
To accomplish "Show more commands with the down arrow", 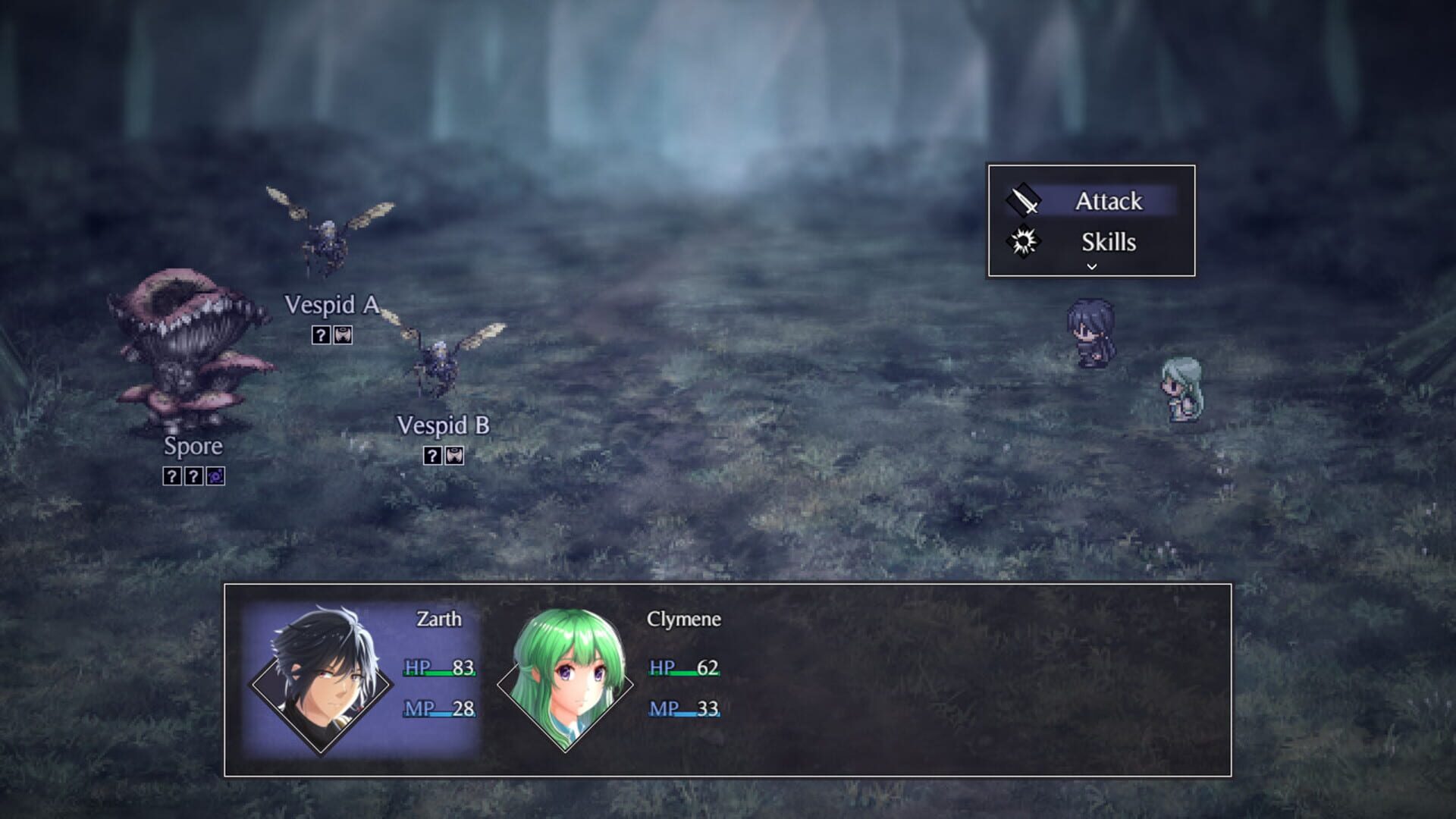I will click(1092, 267).
